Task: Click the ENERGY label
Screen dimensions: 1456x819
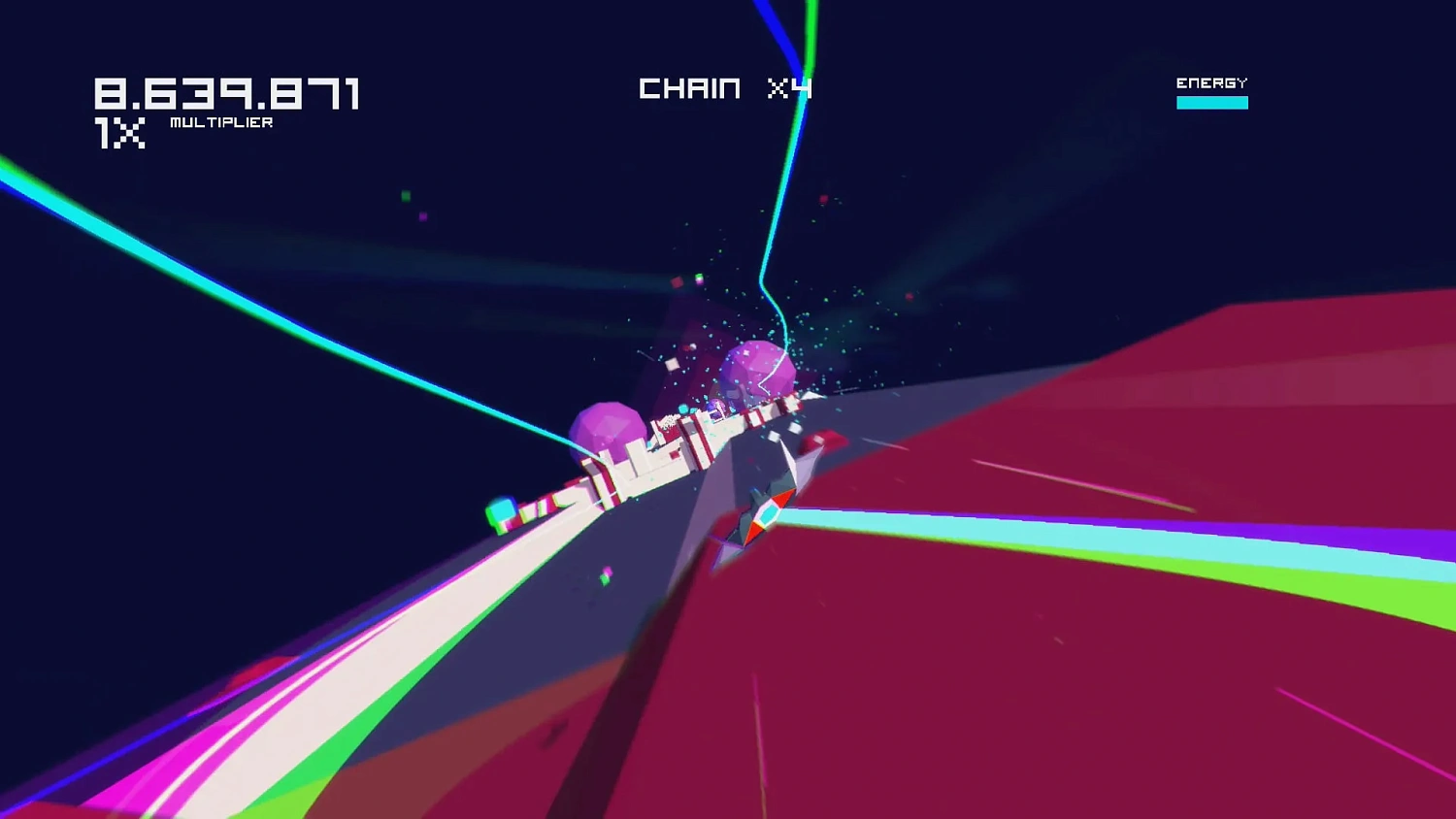Action: 1211,82
